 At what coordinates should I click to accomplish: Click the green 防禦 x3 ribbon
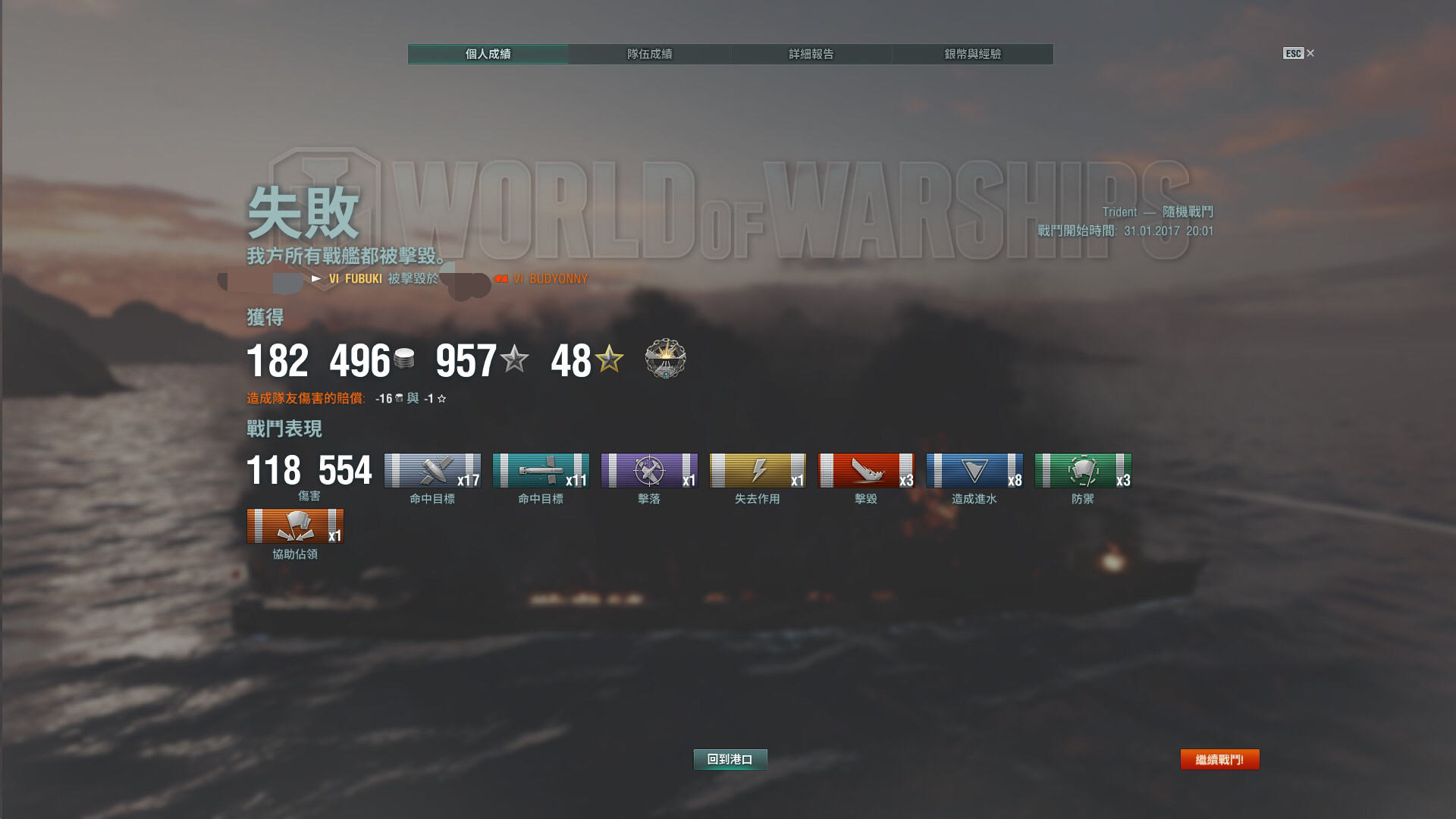[1083, 470]
